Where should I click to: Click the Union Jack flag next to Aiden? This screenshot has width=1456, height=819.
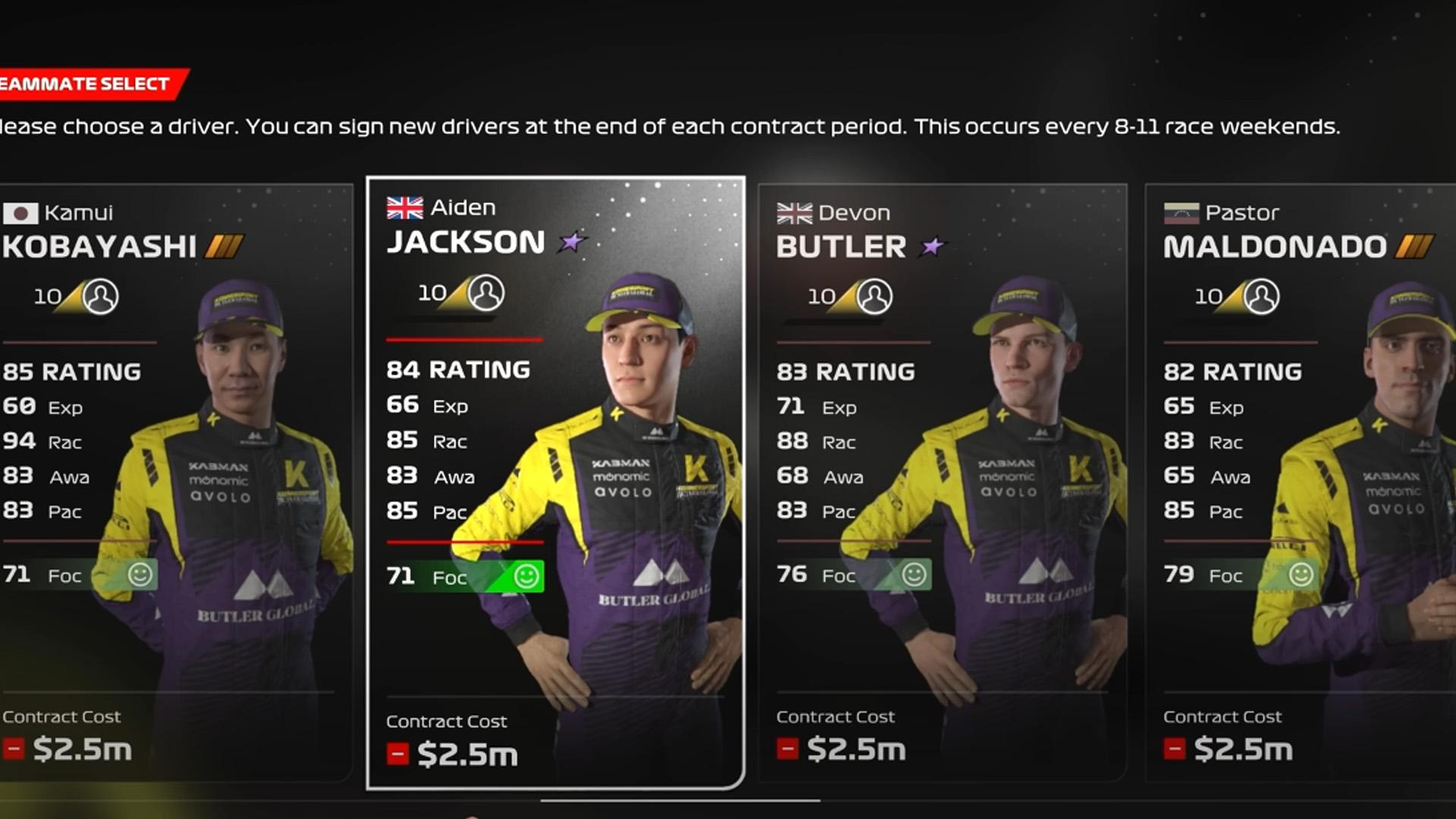coord(404,206)
